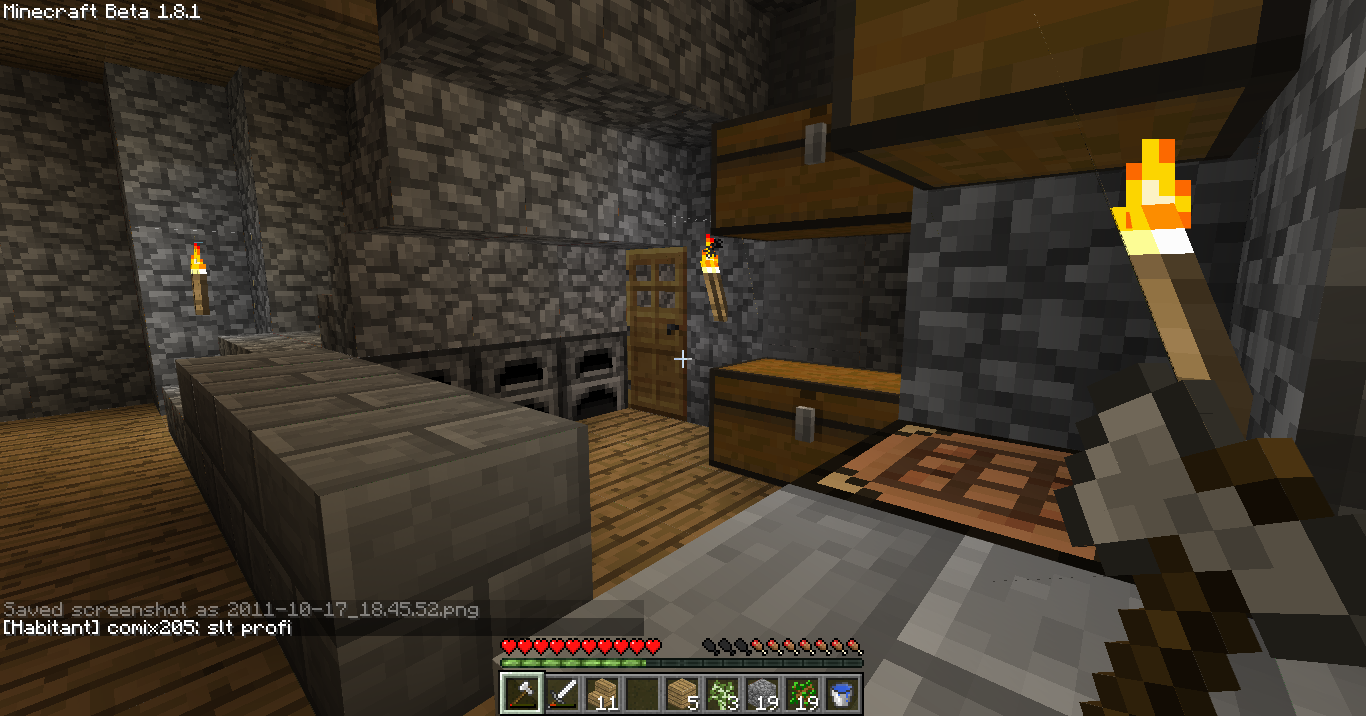1366x716 pixels.
Task: Select the stack of 19 green saplings
Action: (801, 692)
